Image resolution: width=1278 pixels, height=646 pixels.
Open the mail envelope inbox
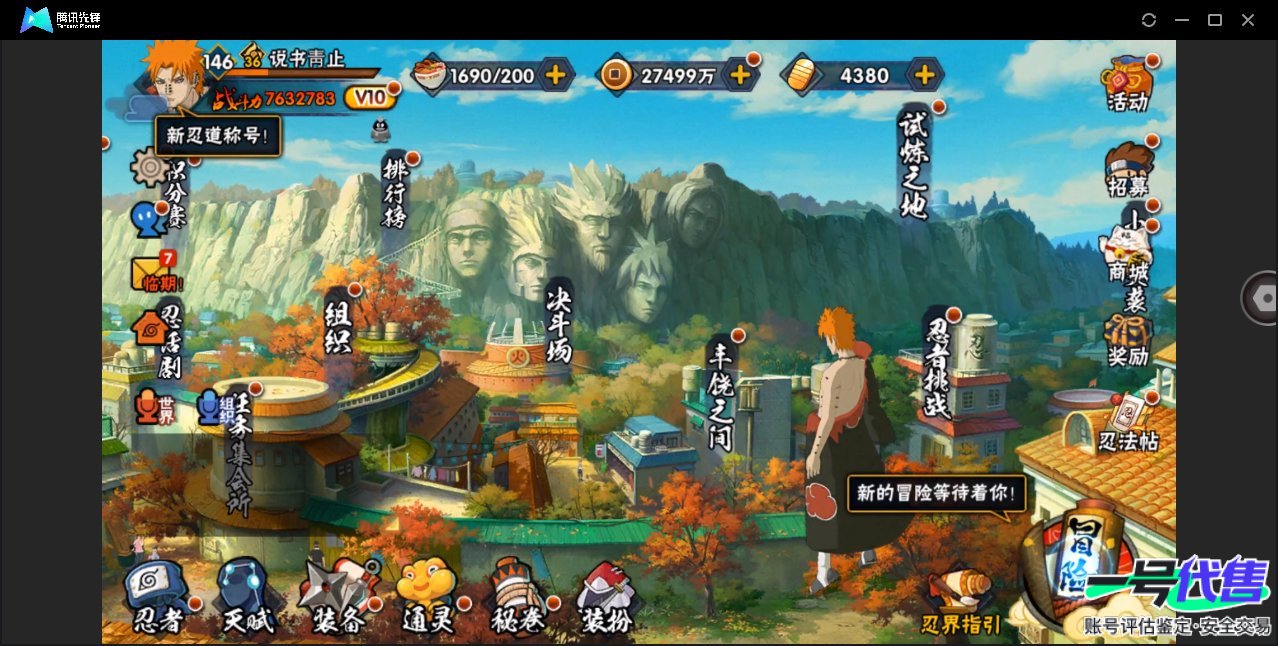point(152,273)
